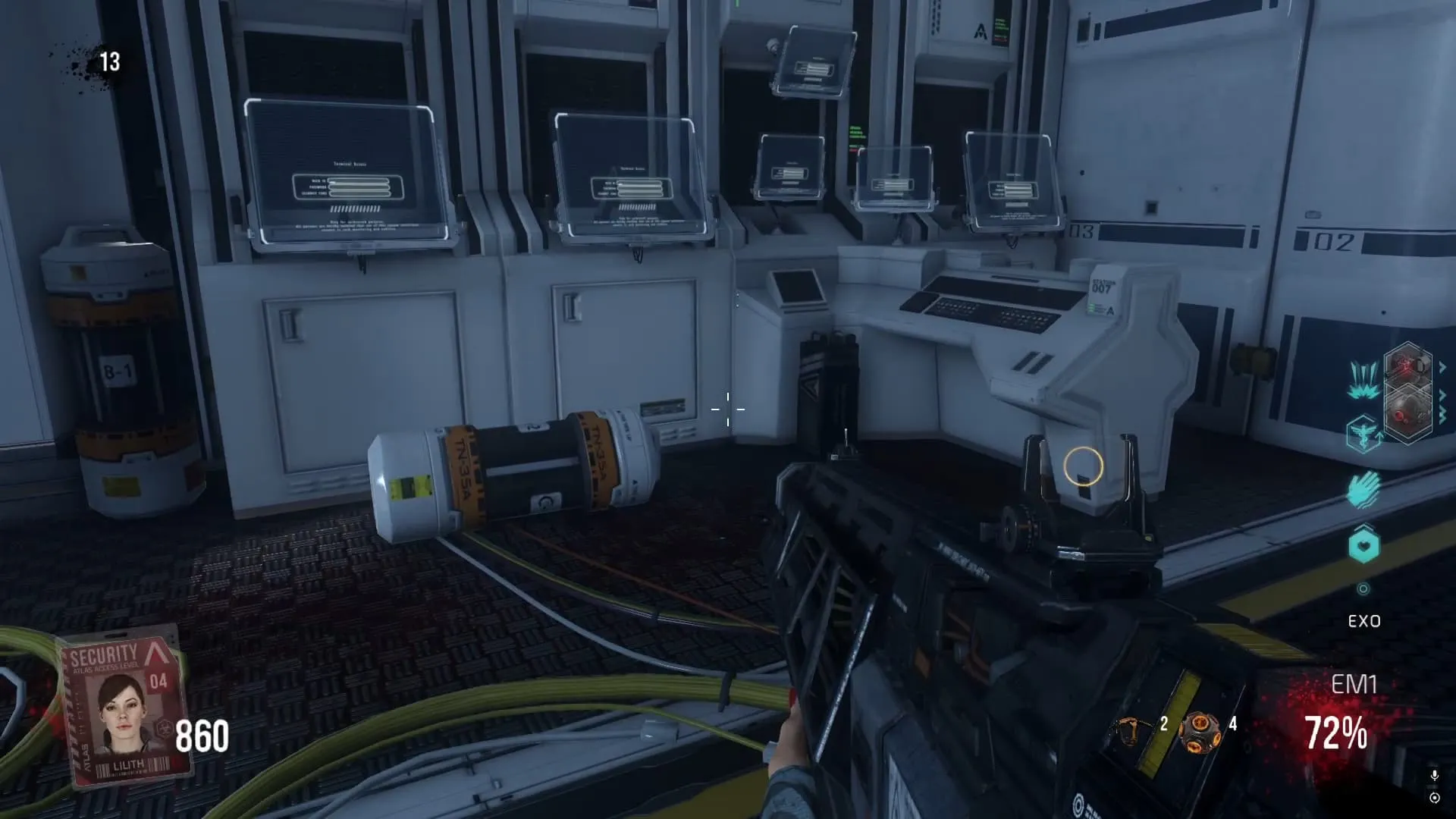Select the hexagonal heart health upgrade icon

click(x=1363, y=546)
